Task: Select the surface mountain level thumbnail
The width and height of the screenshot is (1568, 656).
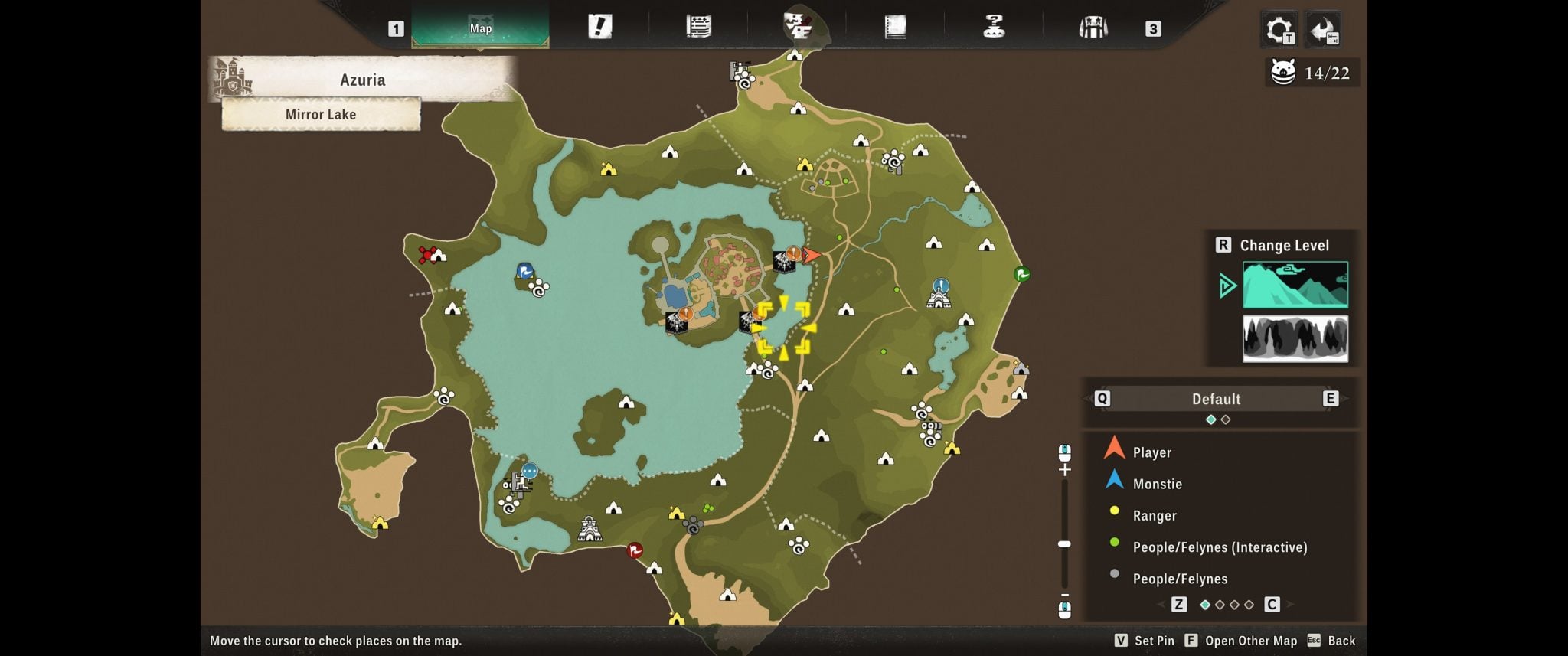Action: coord(1295,285)
